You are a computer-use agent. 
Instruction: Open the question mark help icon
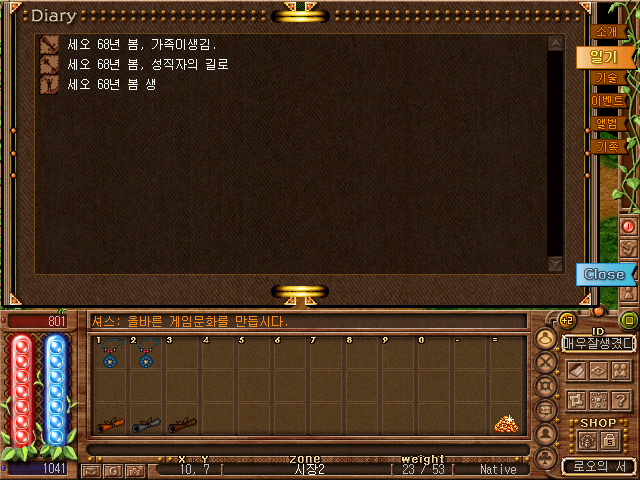(x=621, y=400)
